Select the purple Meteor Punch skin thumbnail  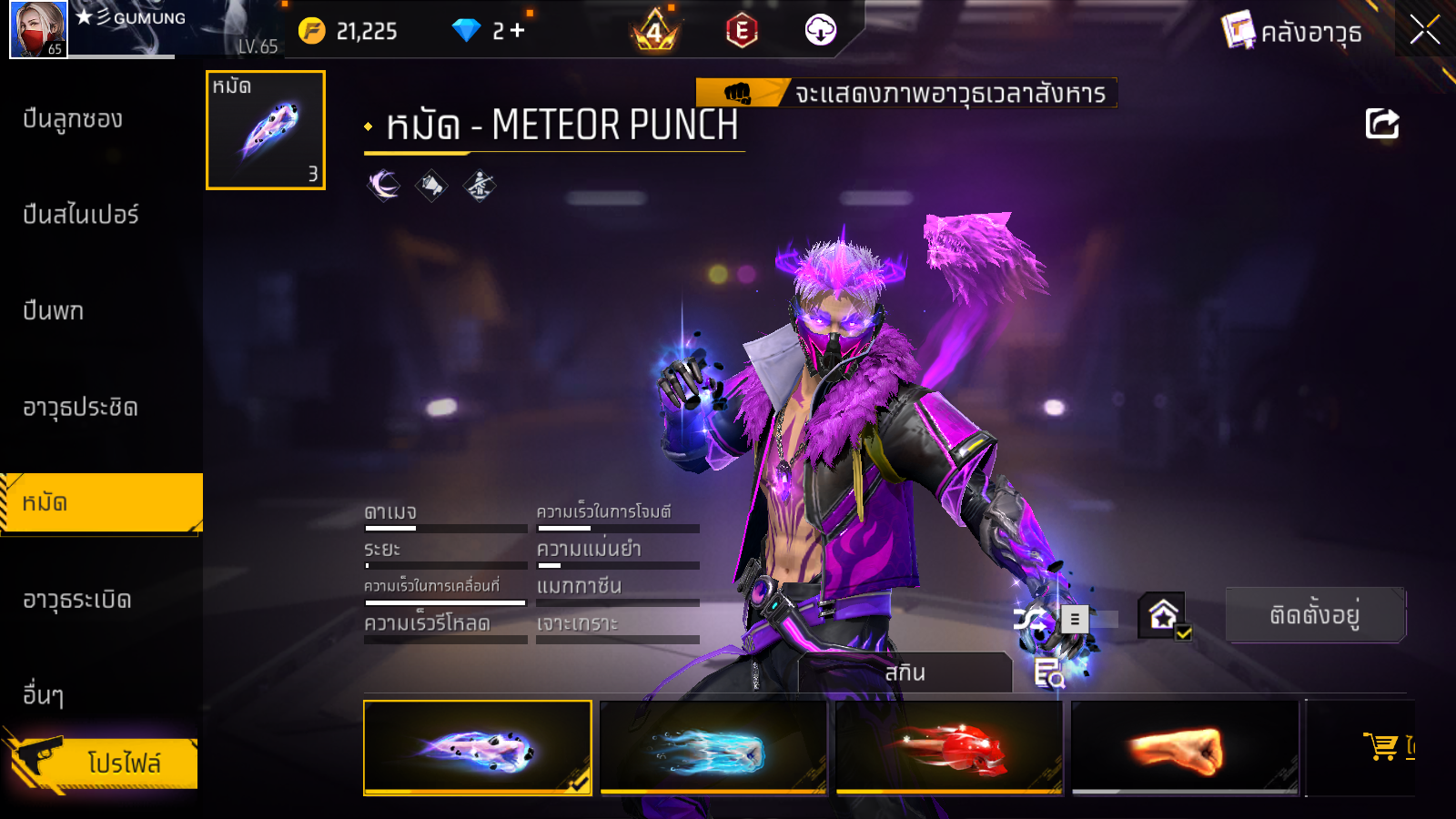coord(477,748)
